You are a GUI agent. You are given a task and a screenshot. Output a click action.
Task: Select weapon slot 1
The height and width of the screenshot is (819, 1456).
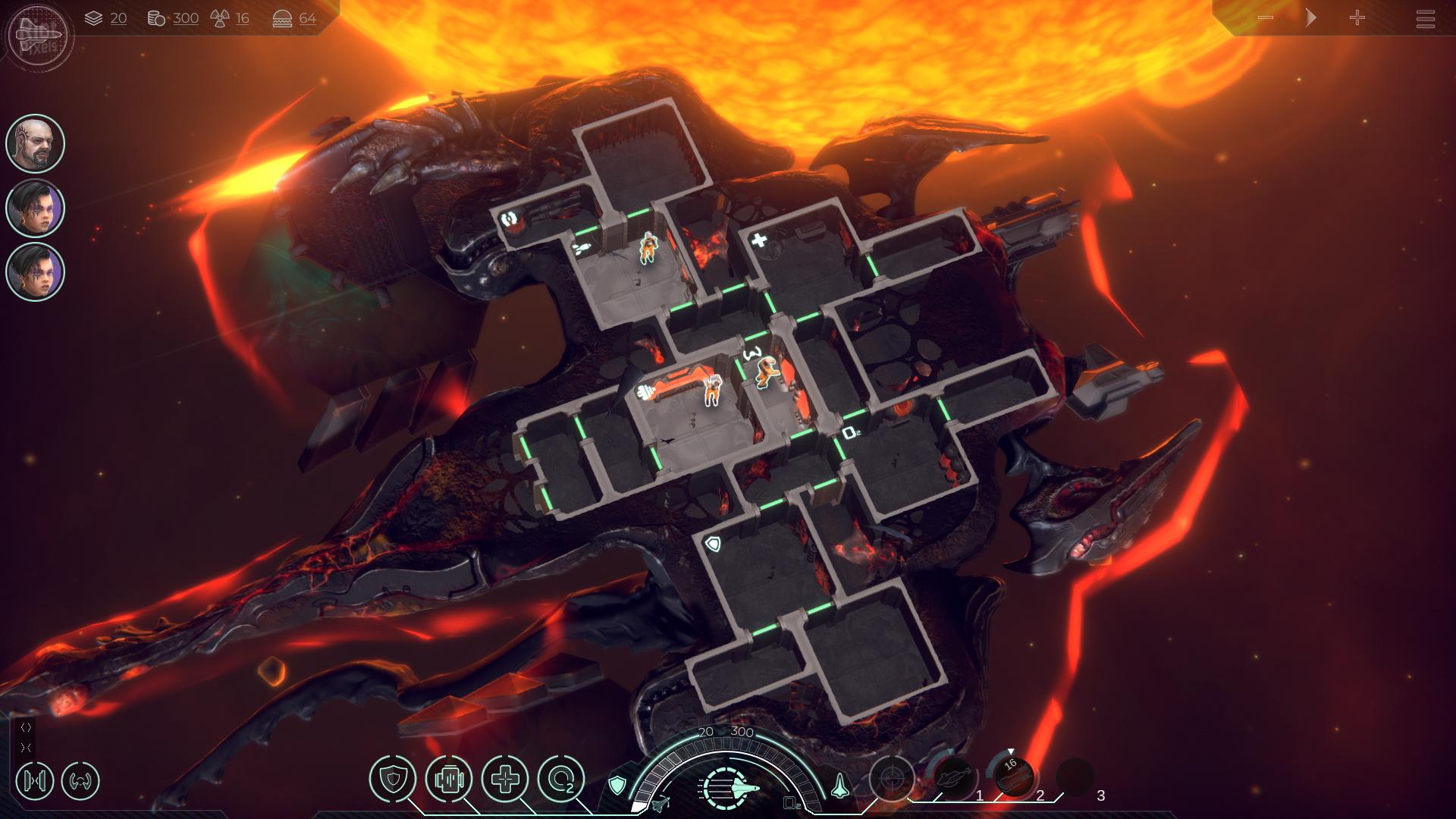click(952, 778)
